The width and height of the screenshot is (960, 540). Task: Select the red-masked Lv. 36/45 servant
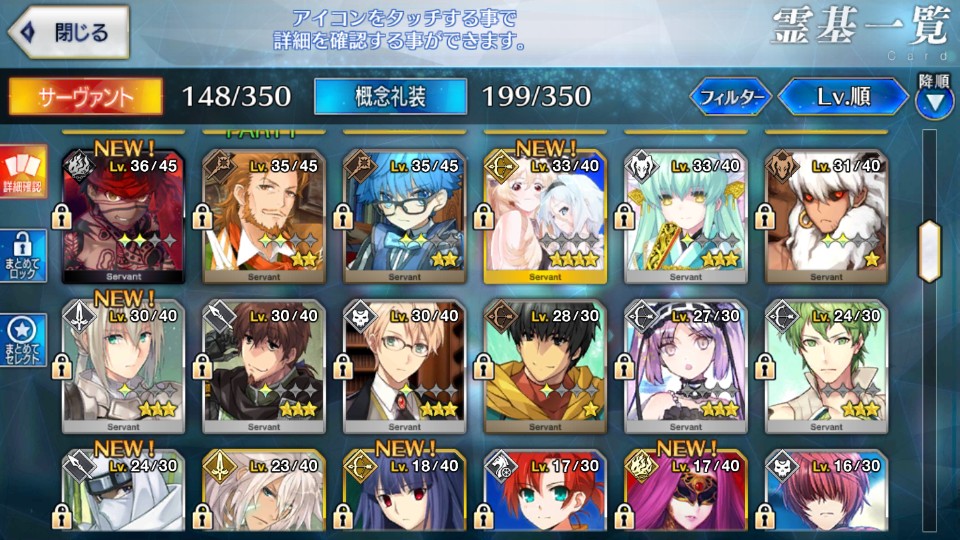pos(124,214)
